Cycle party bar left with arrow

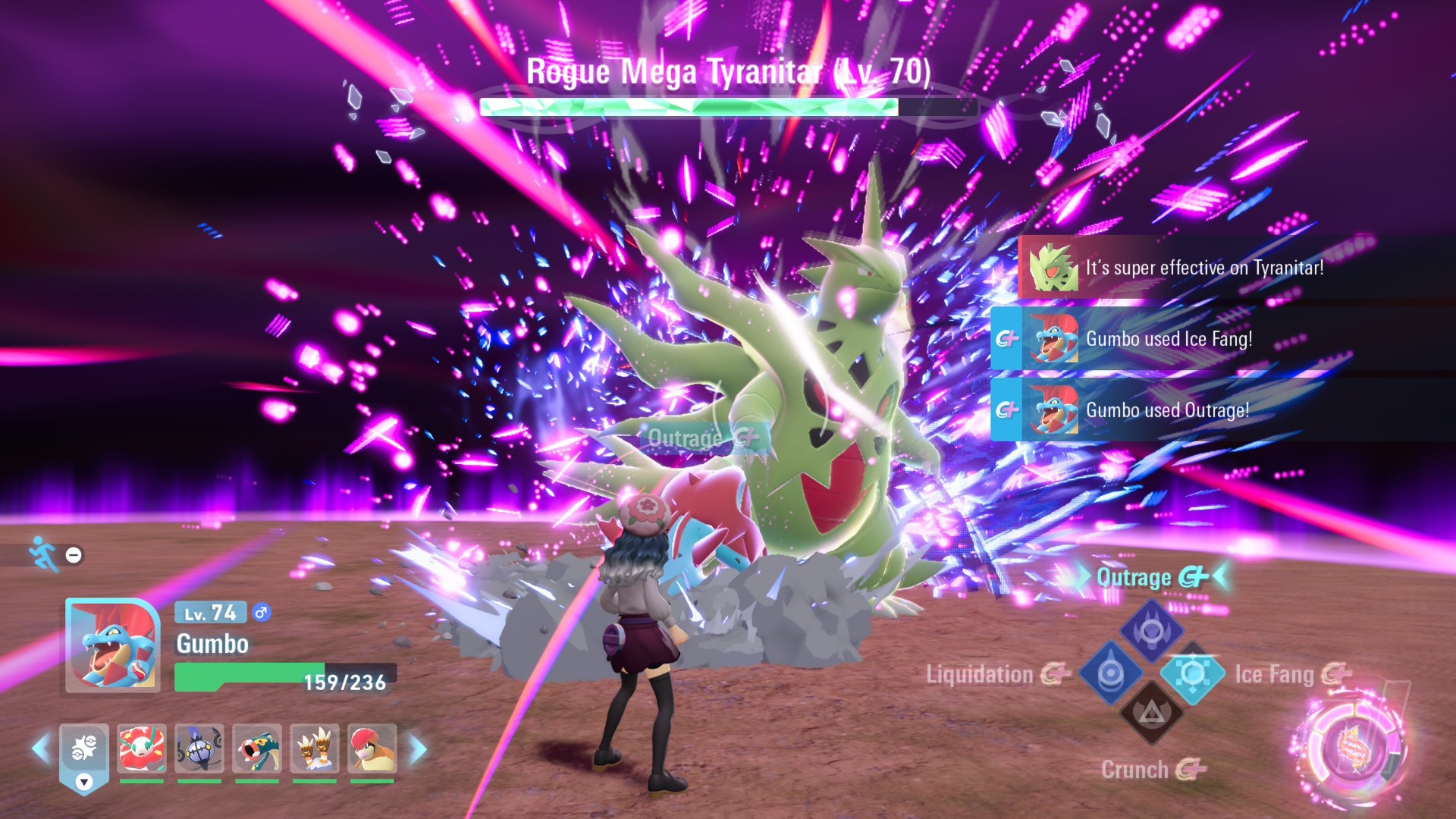coord(41,748)
